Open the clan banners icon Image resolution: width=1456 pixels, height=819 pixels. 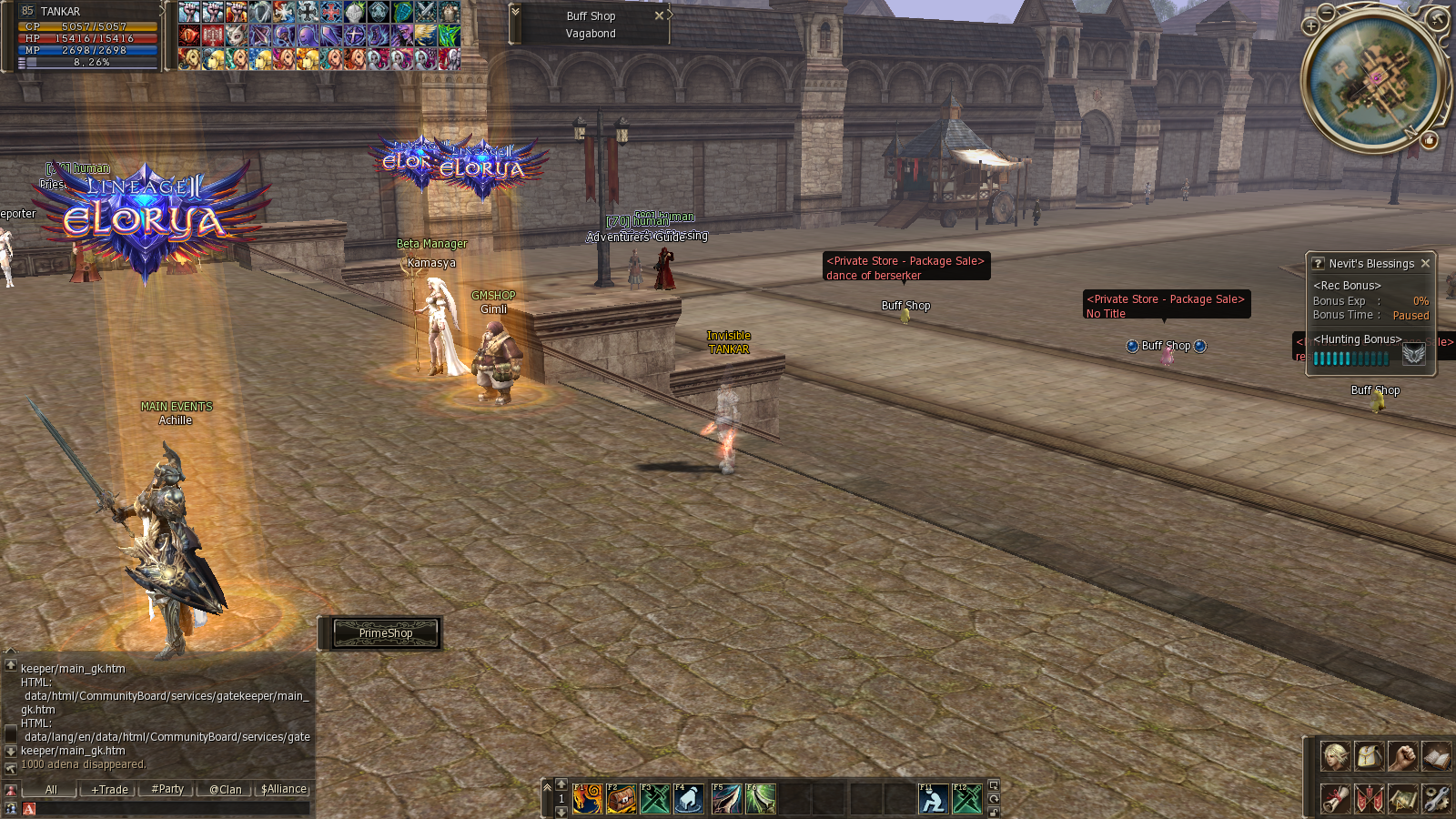(x=1369, y=798)
